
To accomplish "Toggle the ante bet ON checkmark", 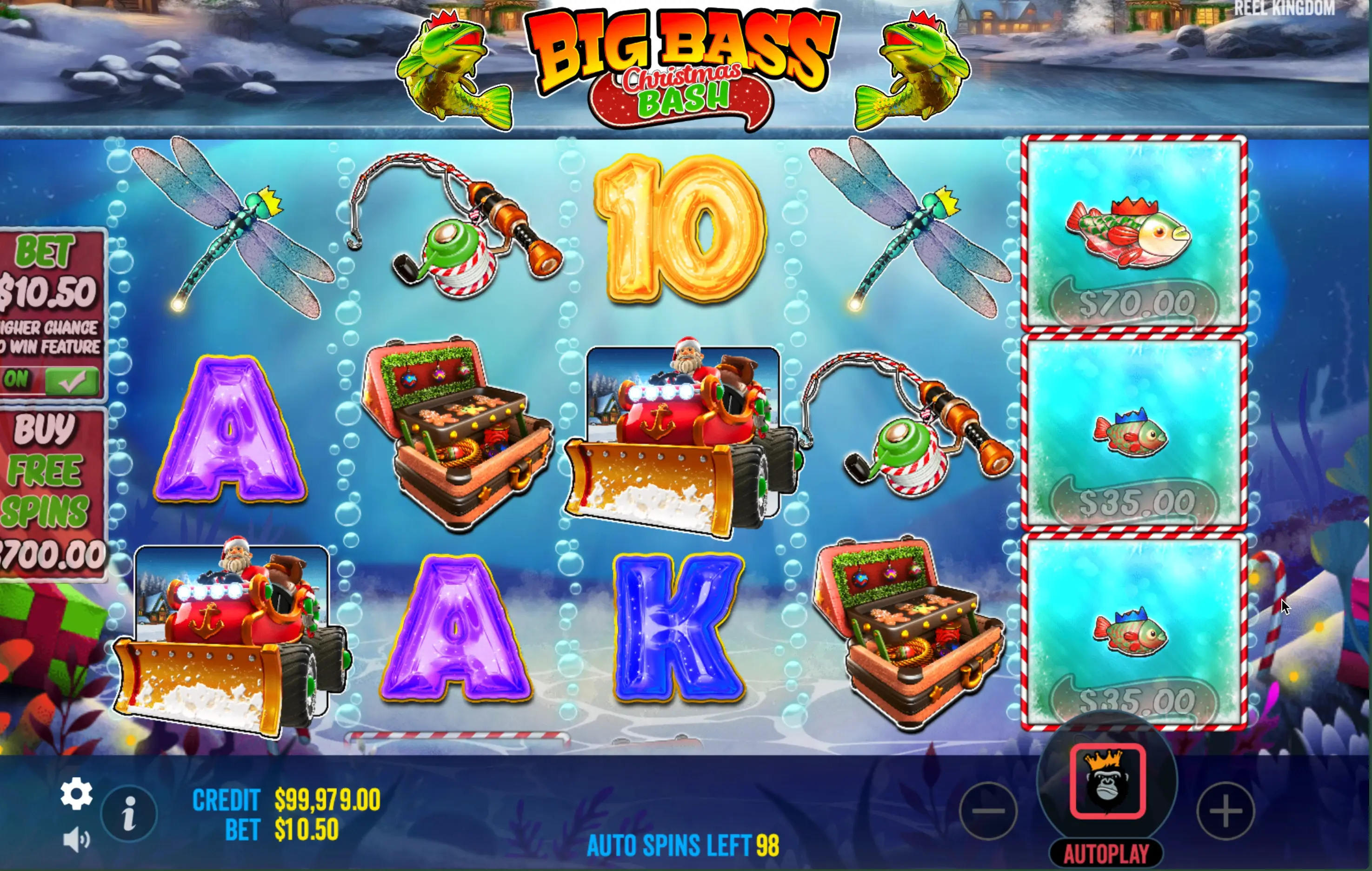I will click(x=71, y=381).
